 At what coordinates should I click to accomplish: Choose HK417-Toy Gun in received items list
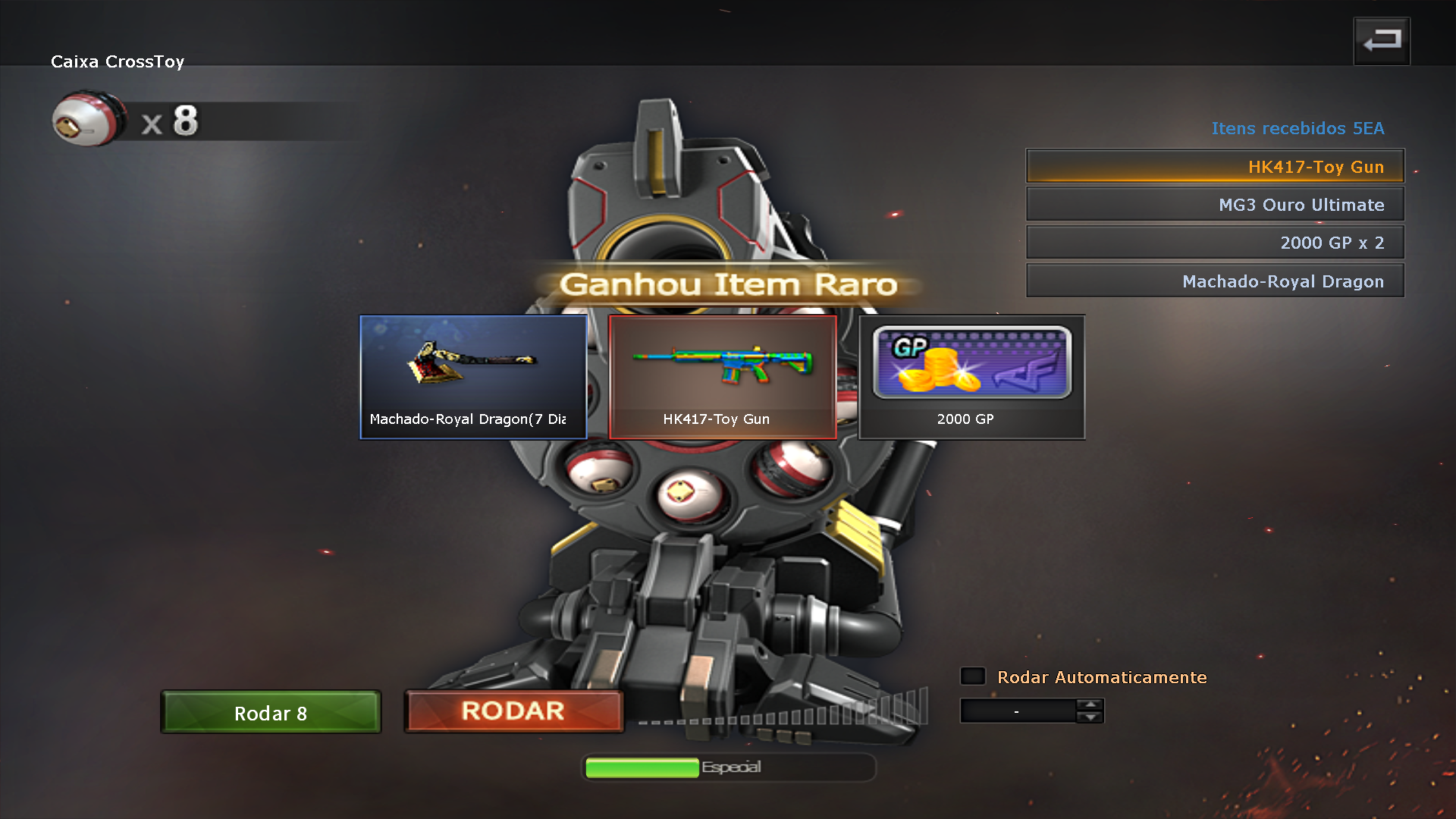(1215, 166)
